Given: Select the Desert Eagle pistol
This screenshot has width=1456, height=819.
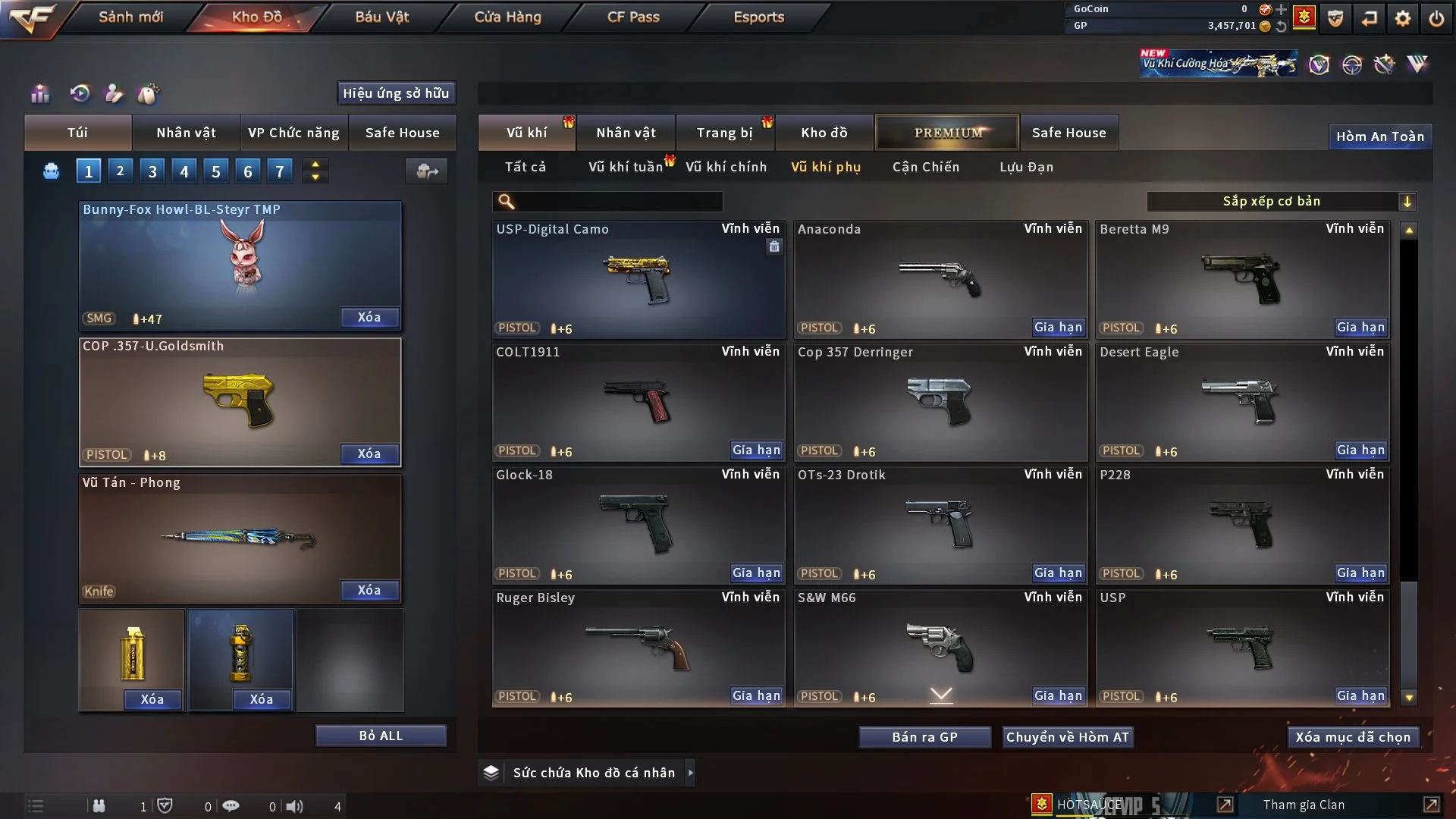Looking at the screenshot, I should [x=1242, y=402].
